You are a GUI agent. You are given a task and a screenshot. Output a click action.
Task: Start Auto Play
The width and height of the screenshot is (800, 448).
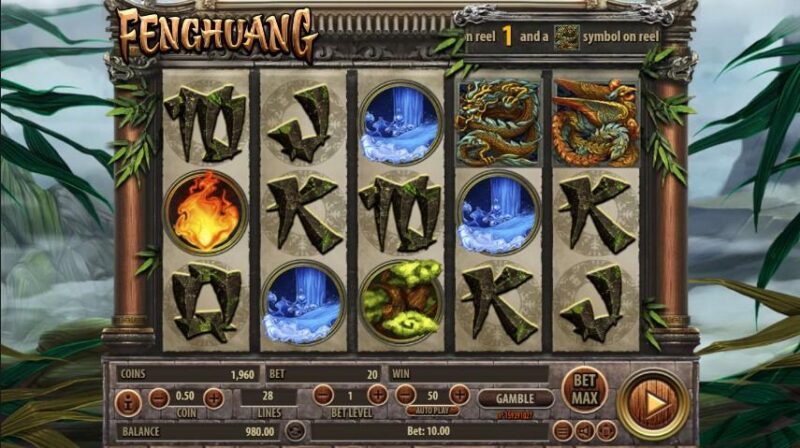(x=432, y=410)
